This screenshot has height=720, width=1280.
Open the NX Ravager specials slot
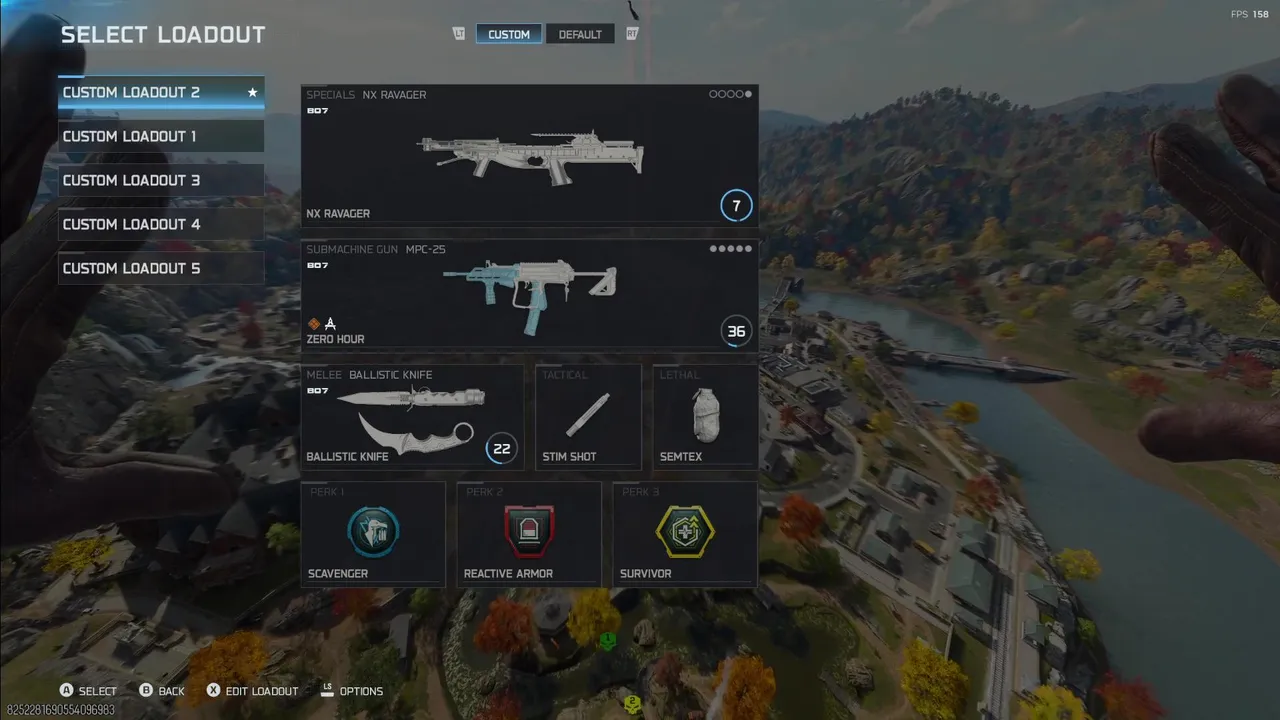529,155
